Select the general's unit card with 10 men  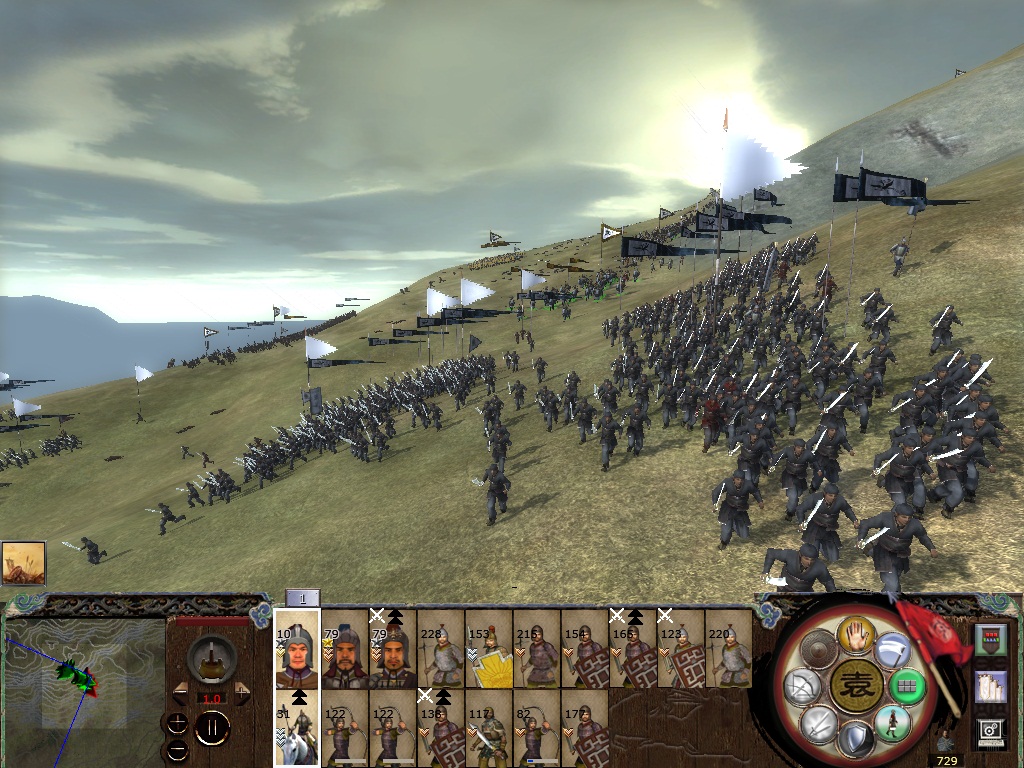[297, 650]
